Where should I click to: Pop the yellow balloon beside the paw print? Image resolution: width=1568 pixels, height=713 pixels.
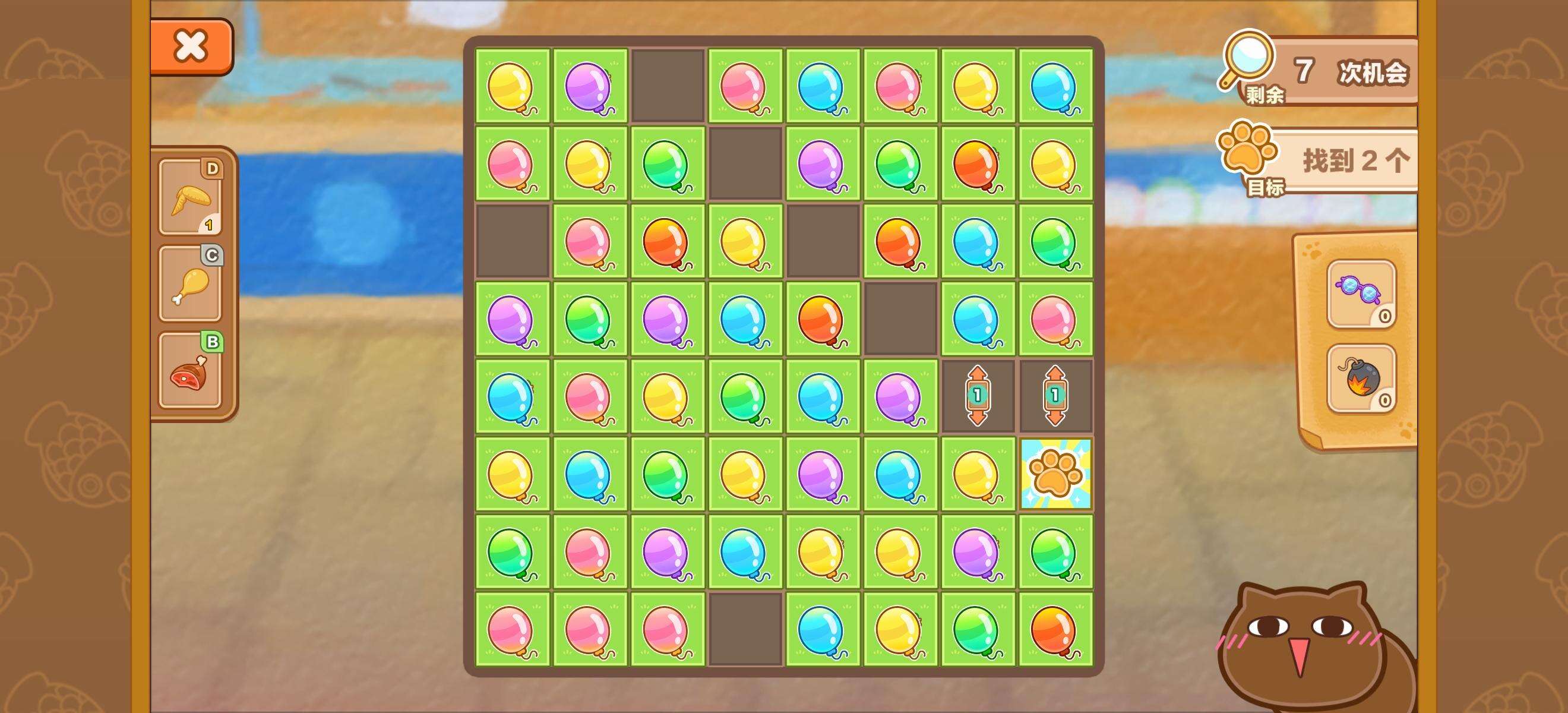(x=977, y=474)
